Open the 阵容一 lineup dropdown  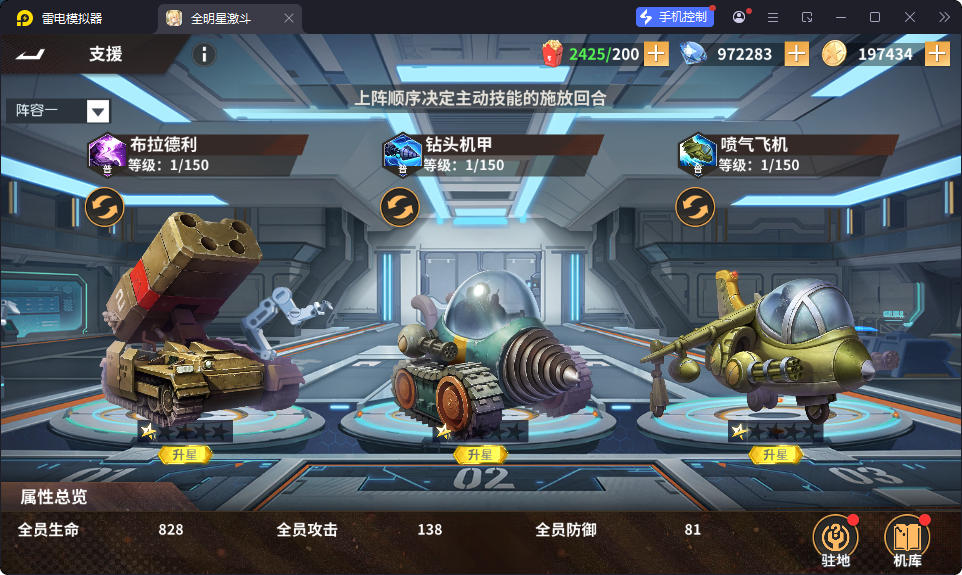[x=97, y=111]
